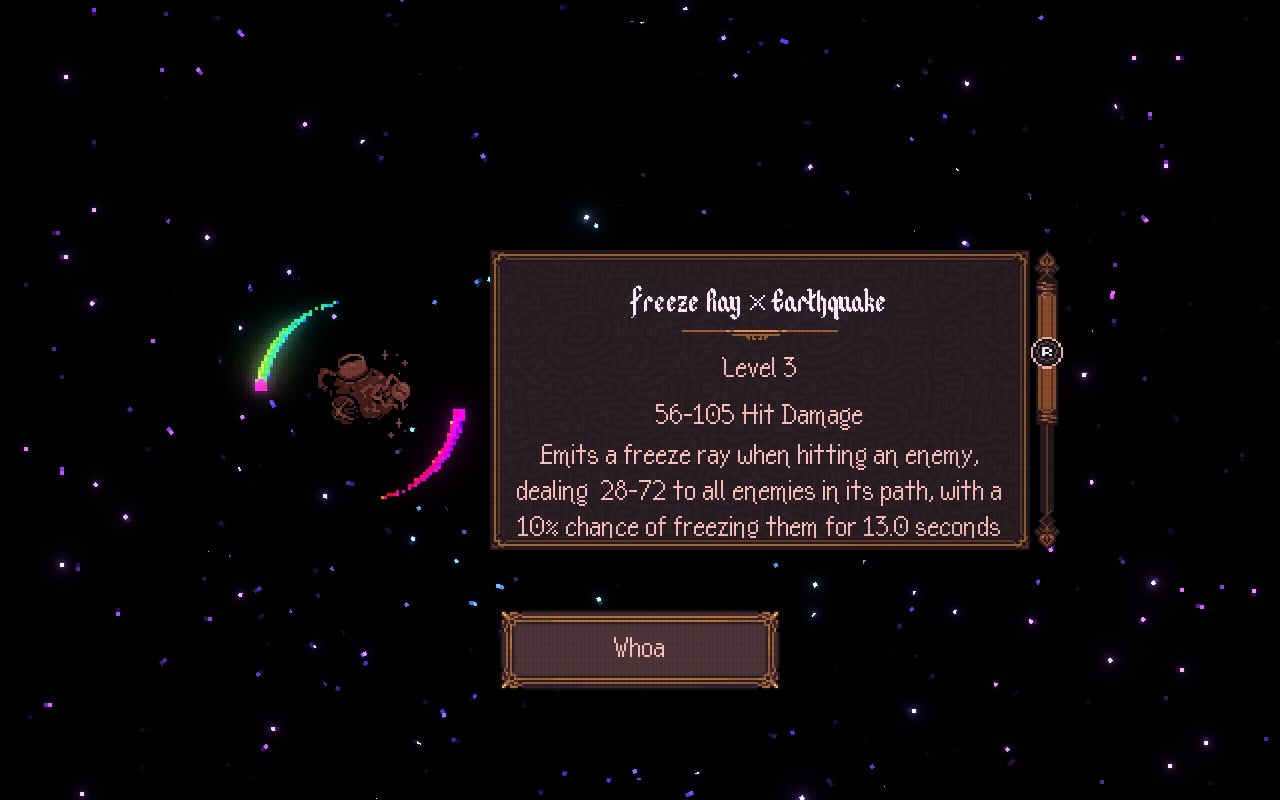The image size is (1280, 800).
Task: Click the Freeze Ray × Earthquake title
Action: pos(758,302)
